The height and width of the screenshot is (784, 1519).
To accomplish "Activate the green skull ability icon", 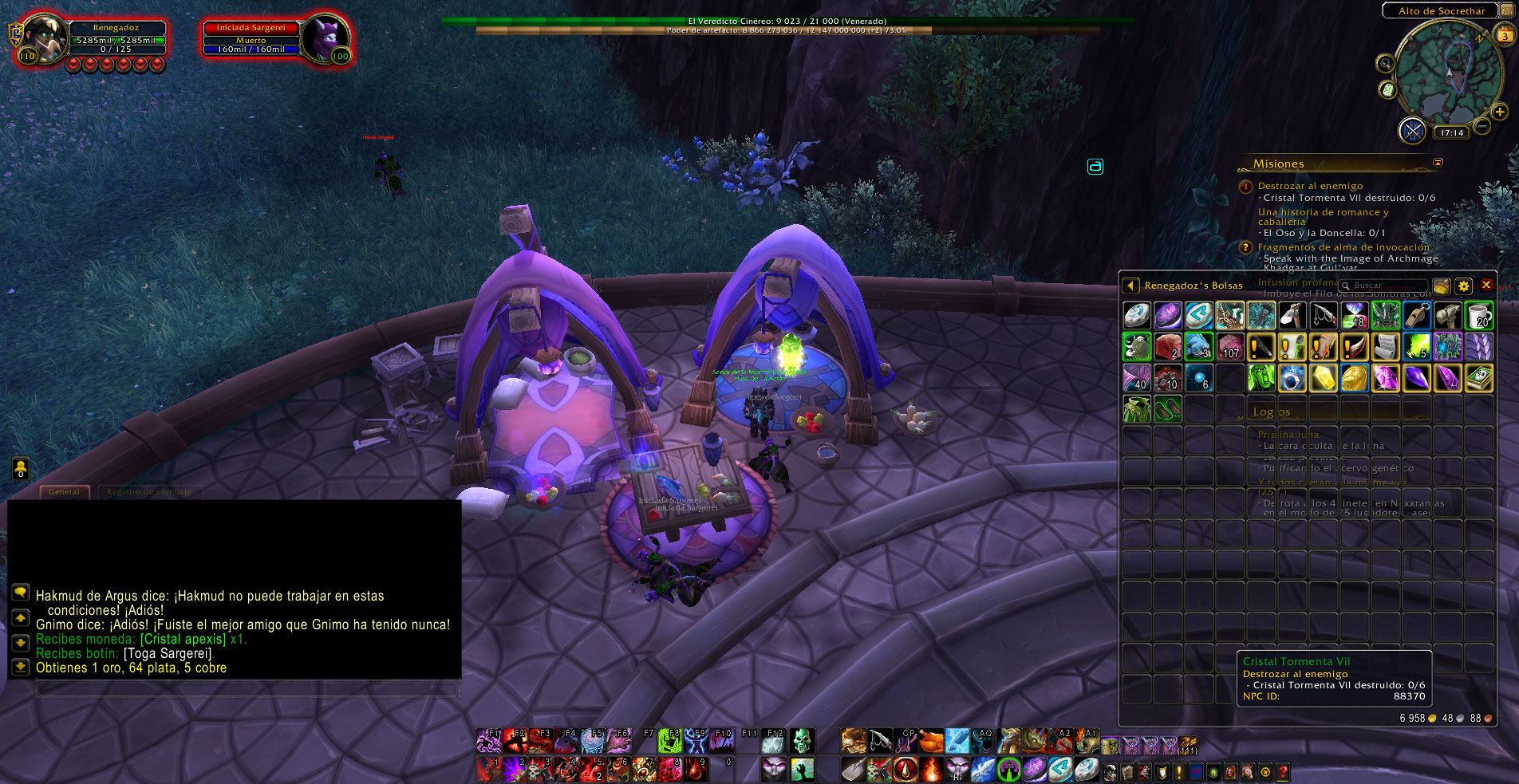I will 802,741.
